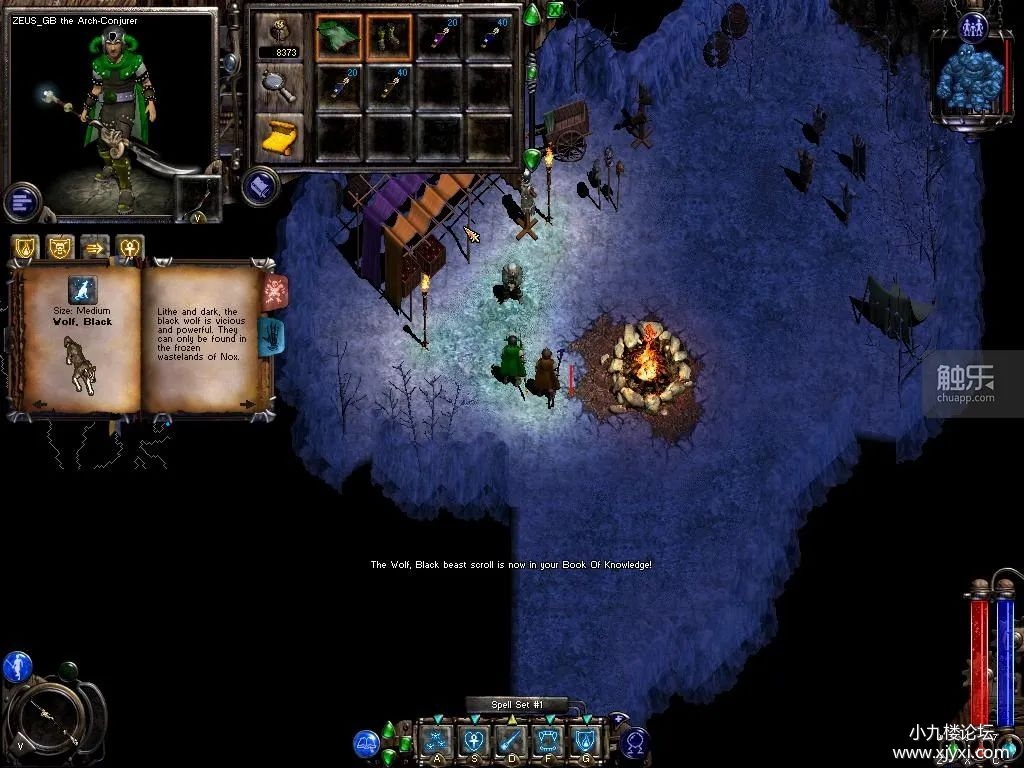Turn to the next book page arrow
This screenshot has width=1024, height=768.
pyautogui.click(x=248, y=403)
